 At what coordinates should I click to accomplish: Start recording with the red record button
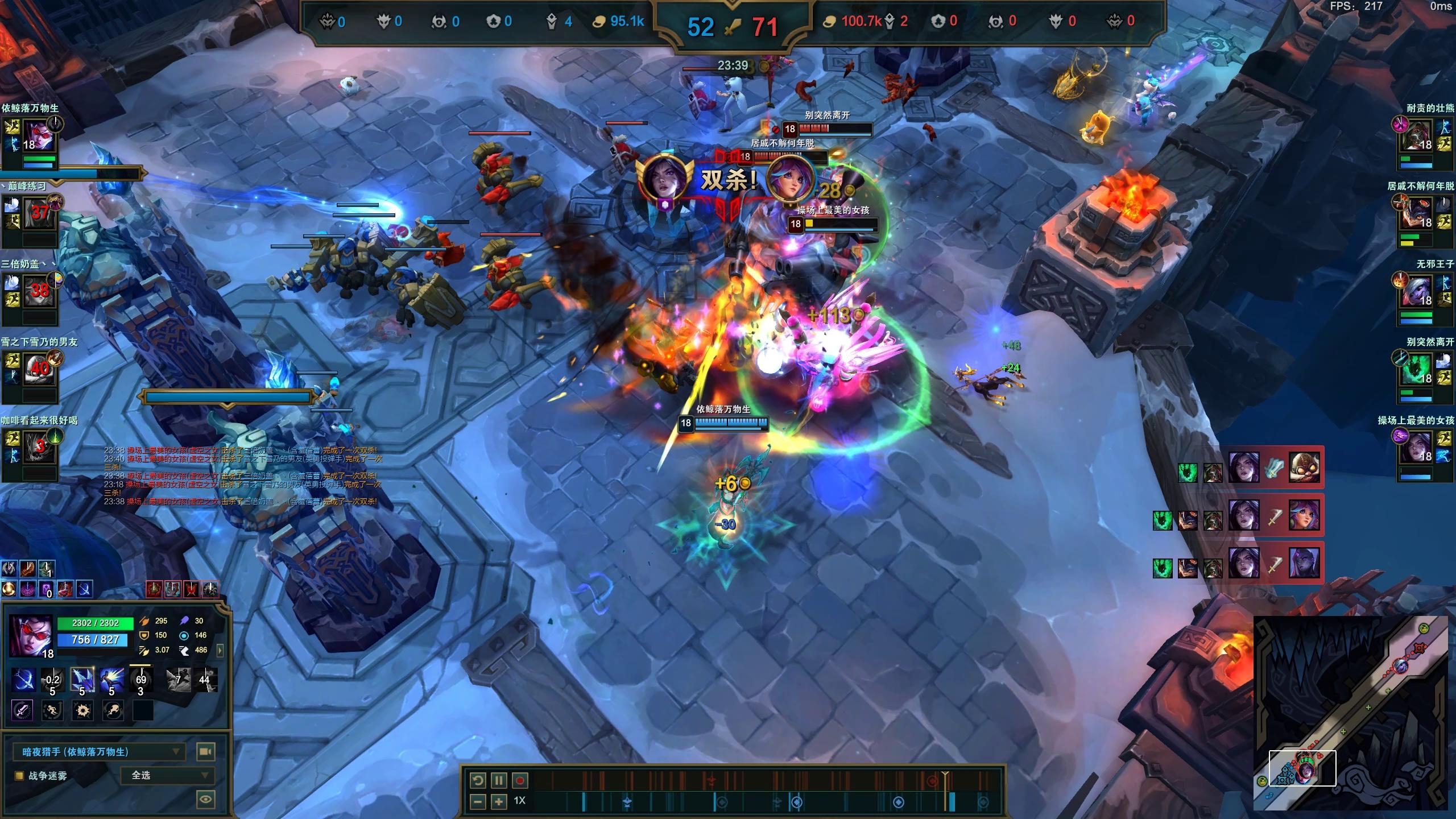[520, 780]
